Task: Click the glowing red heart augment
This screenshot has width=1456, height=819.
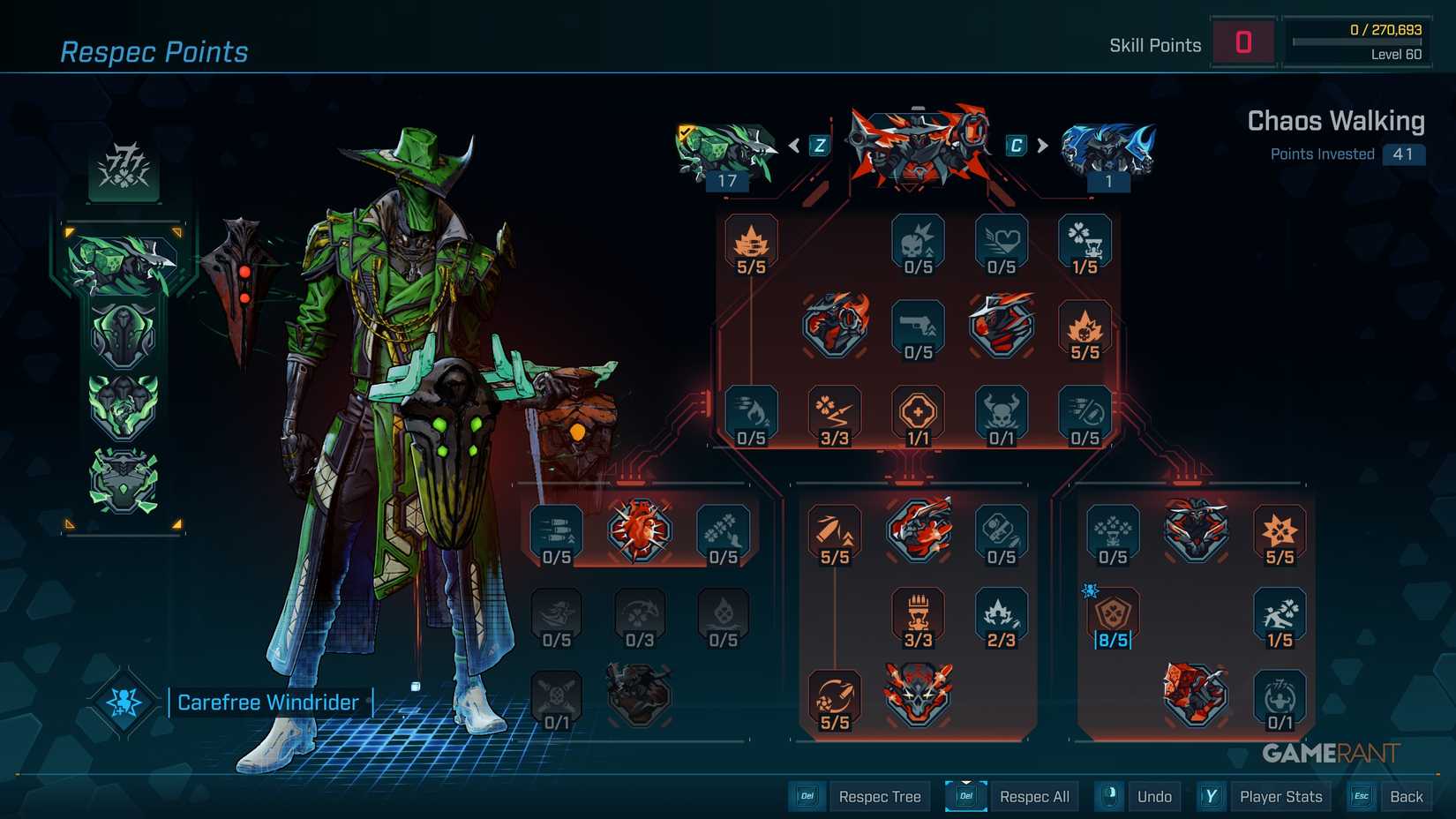Action: [x=640, y=530]
